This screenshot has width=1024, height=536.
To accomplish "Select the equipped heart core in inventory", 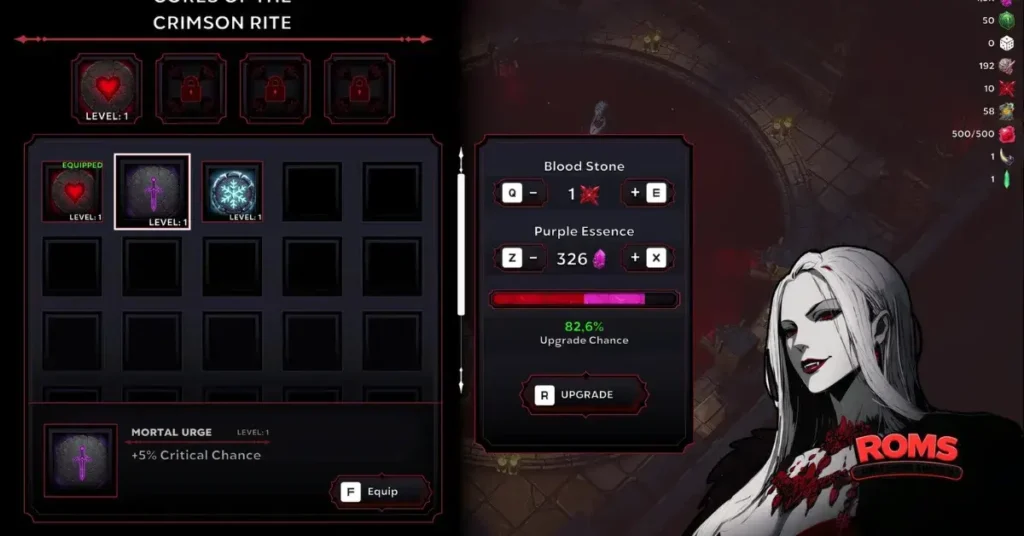I will 72,191.
